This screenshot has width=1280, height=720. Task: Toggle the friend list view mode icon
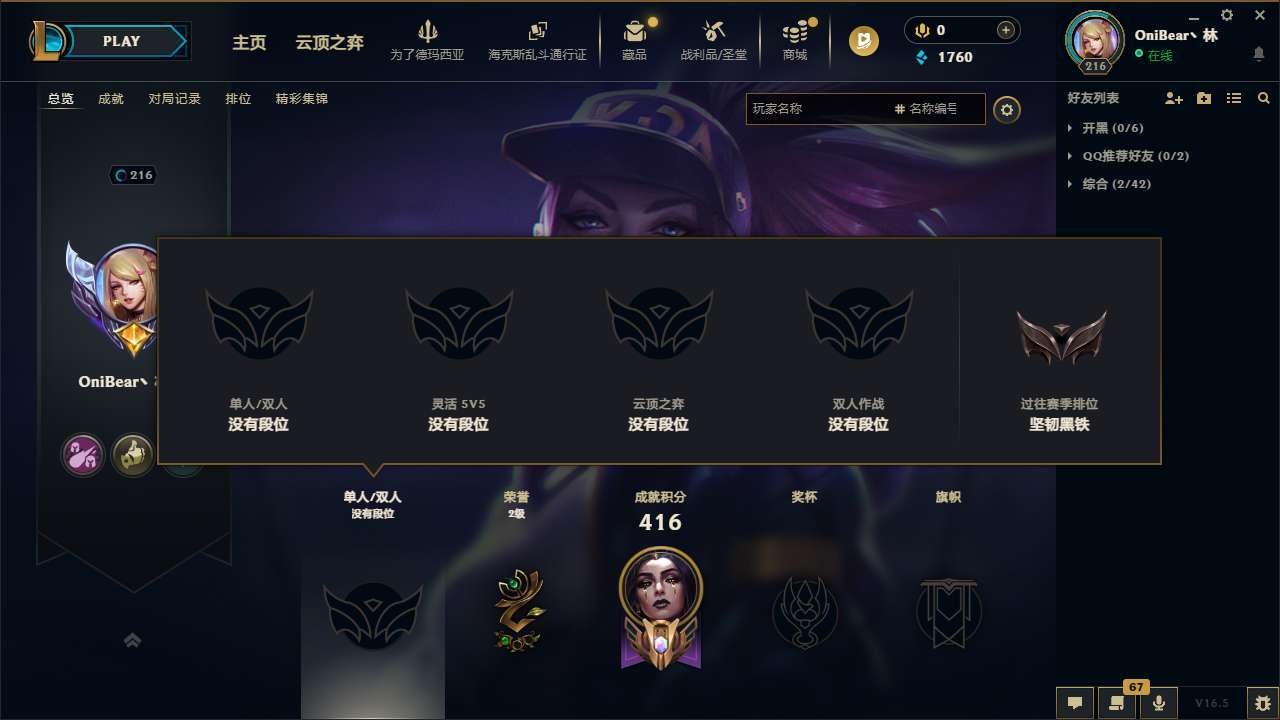1233,98
